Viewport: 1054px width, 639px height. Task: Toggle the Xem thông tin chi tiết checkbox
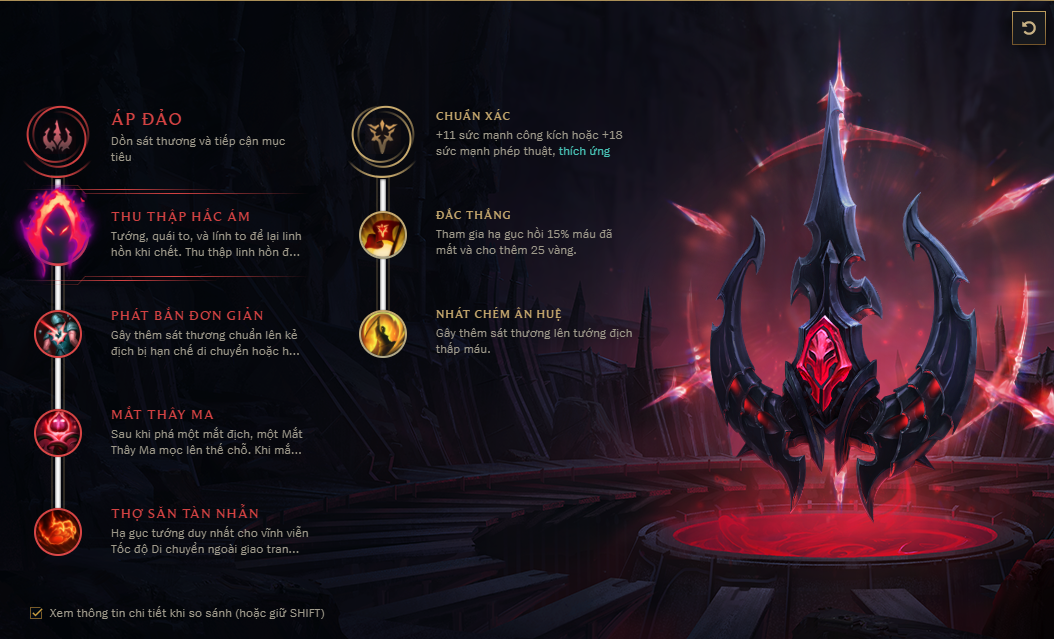coord(37,613)
